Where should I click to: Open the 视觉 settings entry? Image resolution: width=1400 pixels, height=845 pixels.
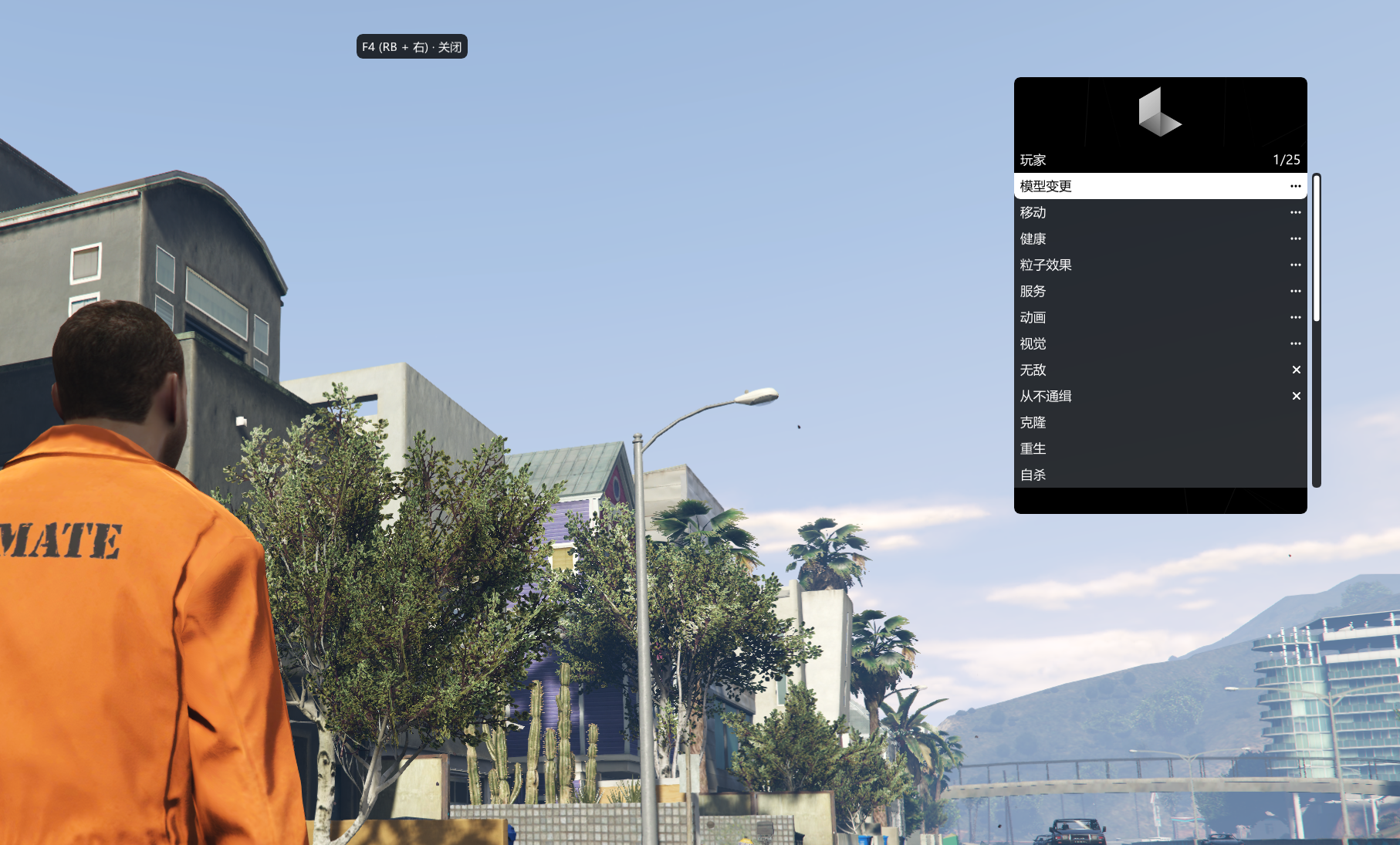(x=1159, y=343)
